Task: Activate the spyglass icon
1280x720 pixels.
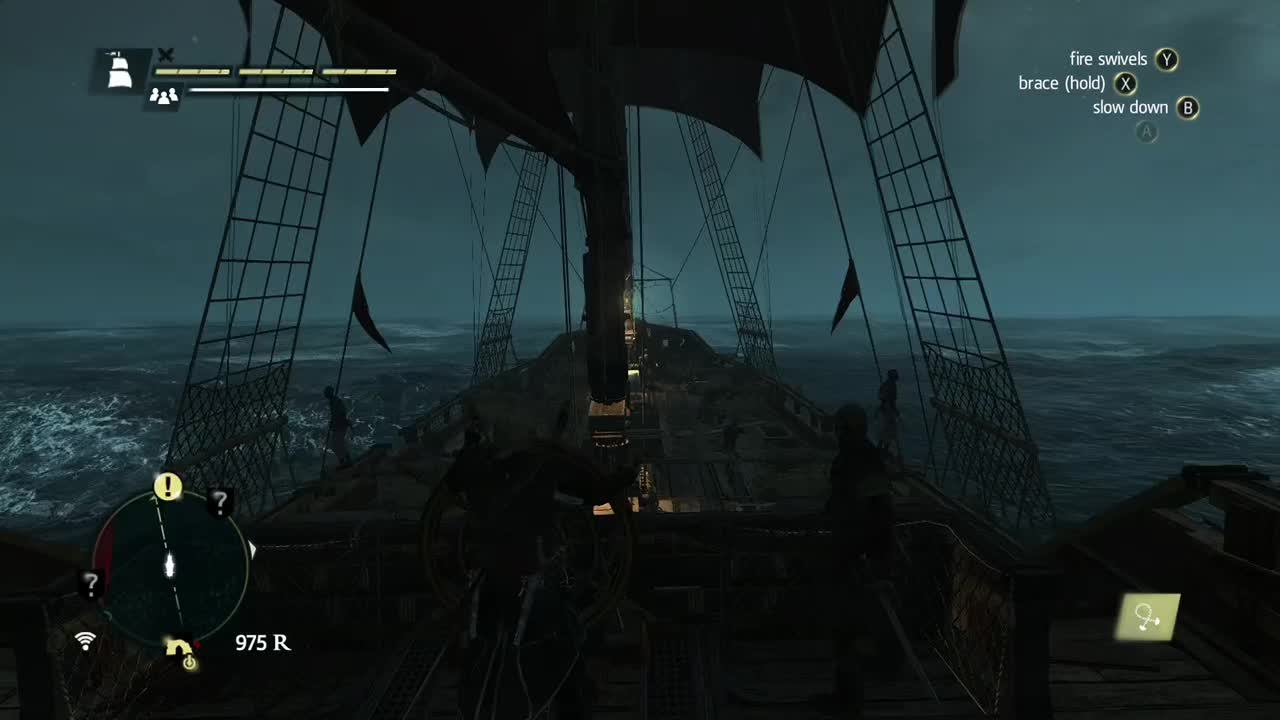Action: 1148,618
